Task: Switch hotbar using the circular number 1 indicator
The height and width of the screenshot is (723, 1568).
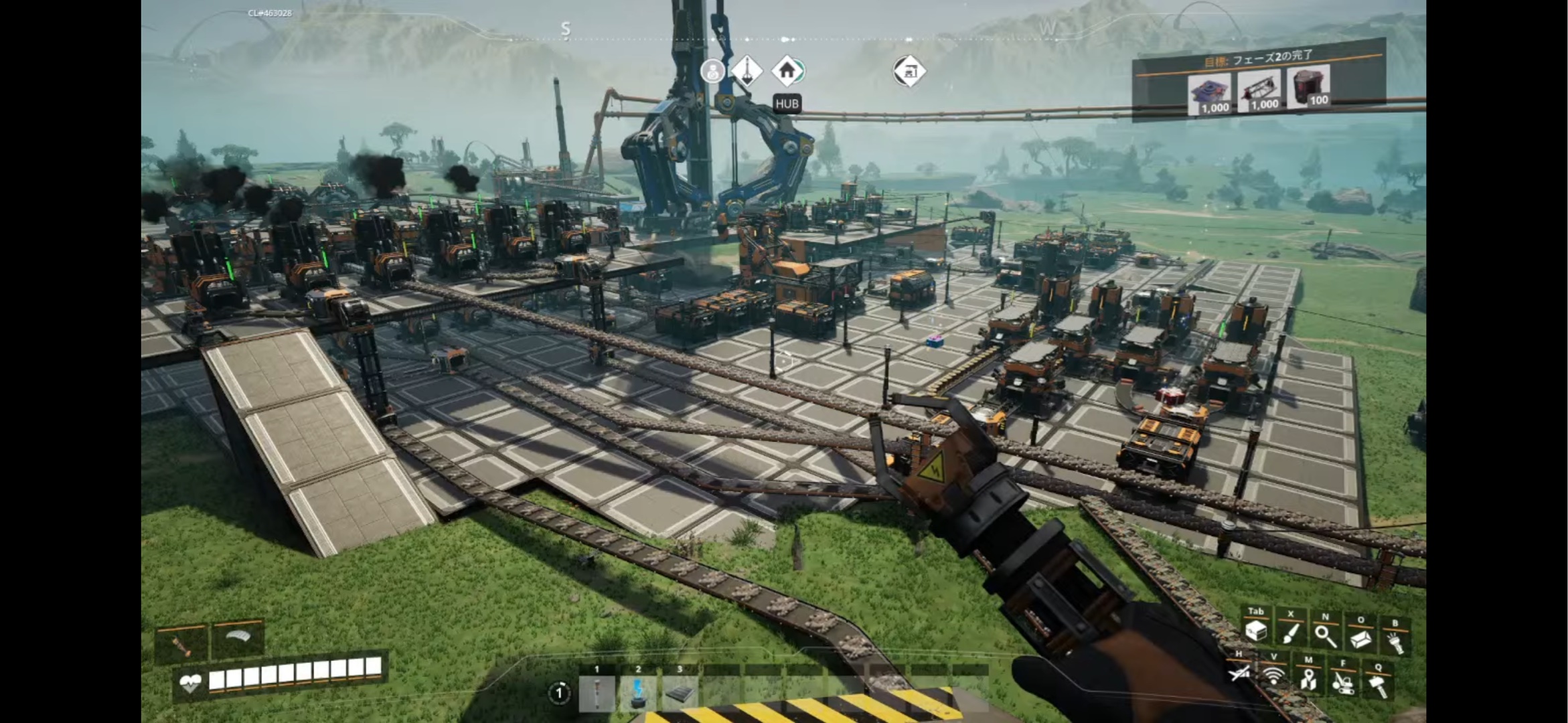Action: pos(558,693)
